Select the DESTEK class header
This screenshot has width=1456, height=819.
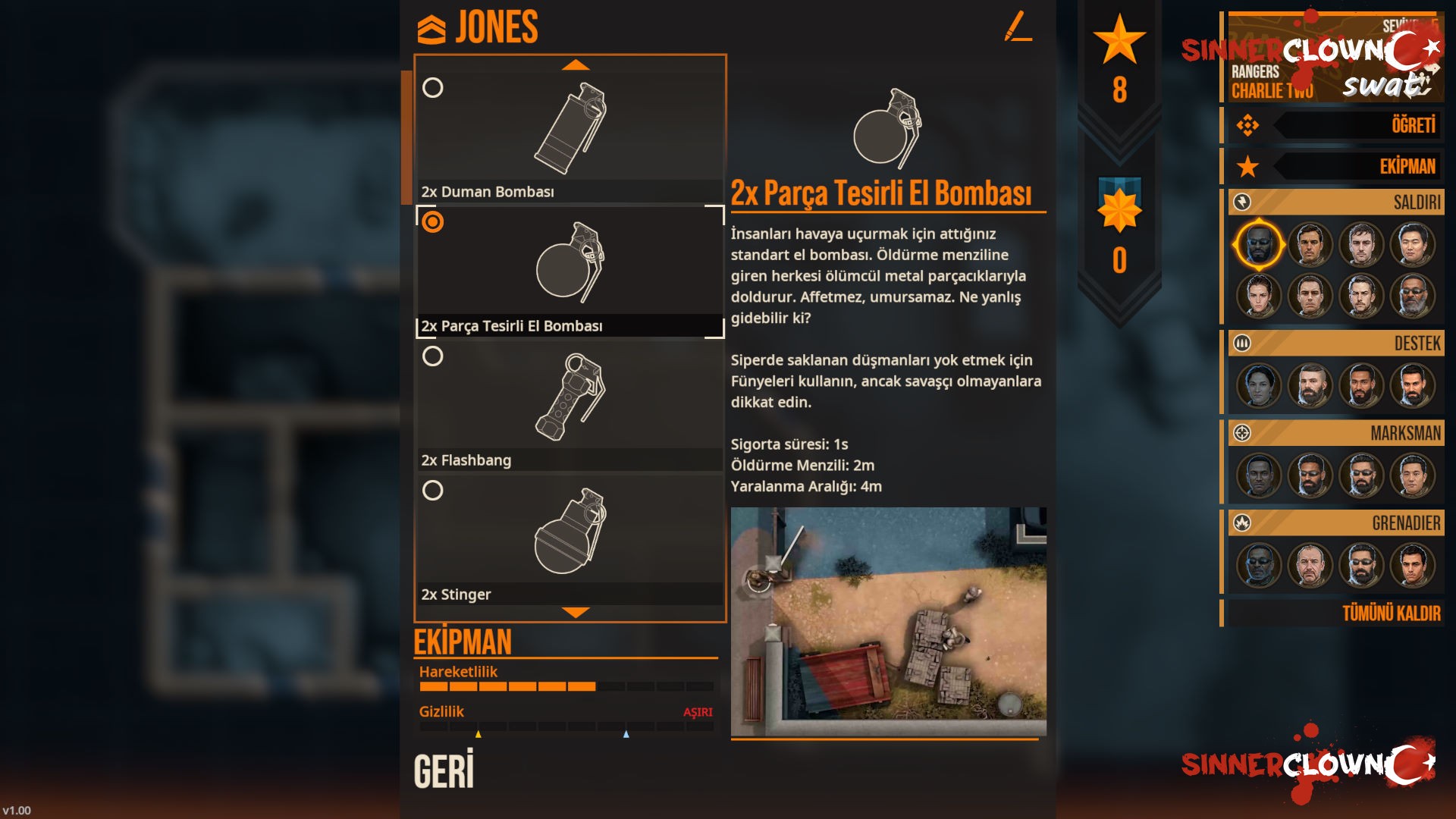click(1336, 344)
